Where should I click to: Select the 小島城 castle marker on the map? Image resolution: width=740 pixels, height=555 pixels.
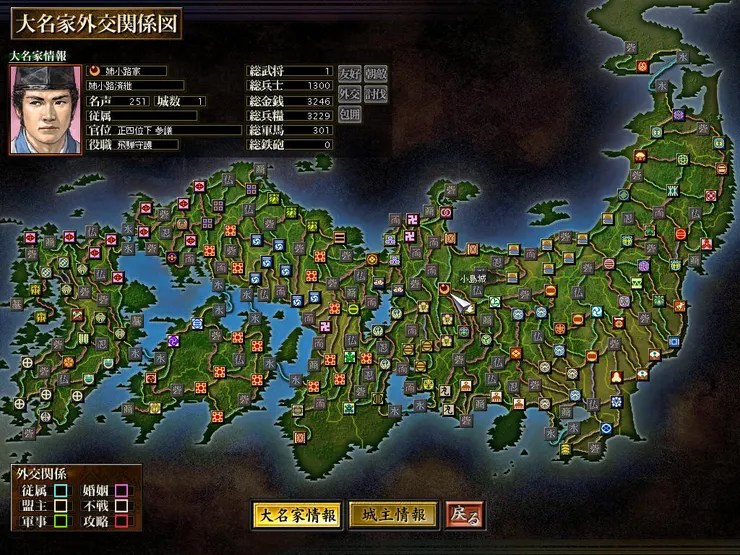[444, 288]
